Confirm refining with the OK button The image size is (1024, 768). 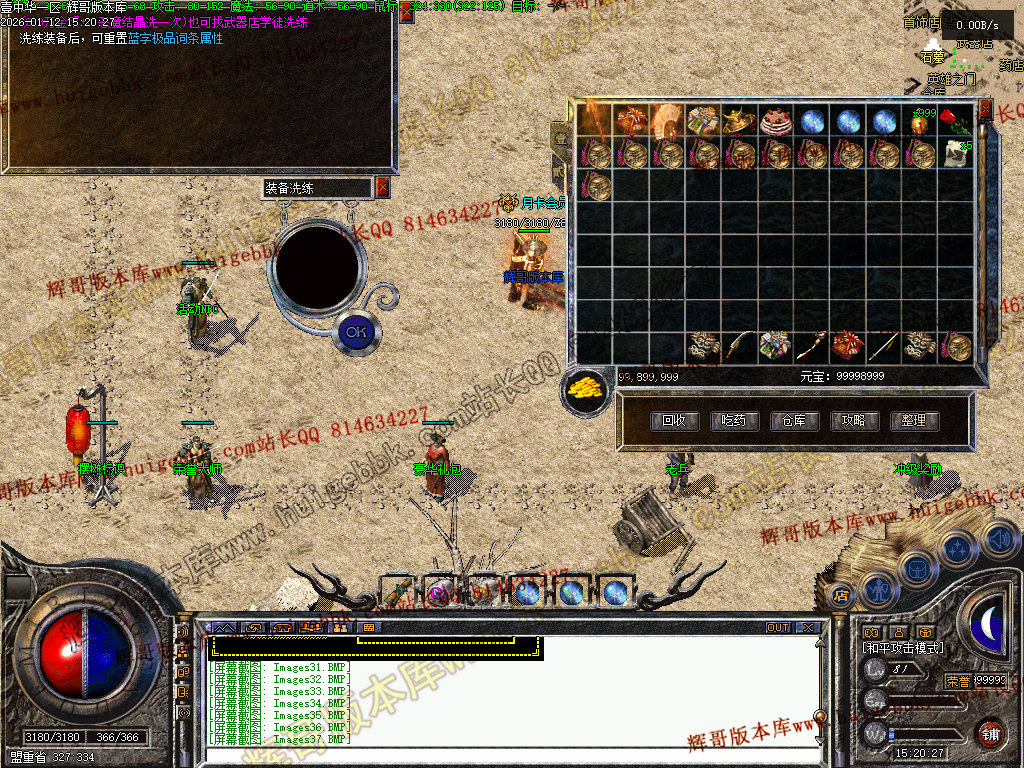(x=356, y=331)
